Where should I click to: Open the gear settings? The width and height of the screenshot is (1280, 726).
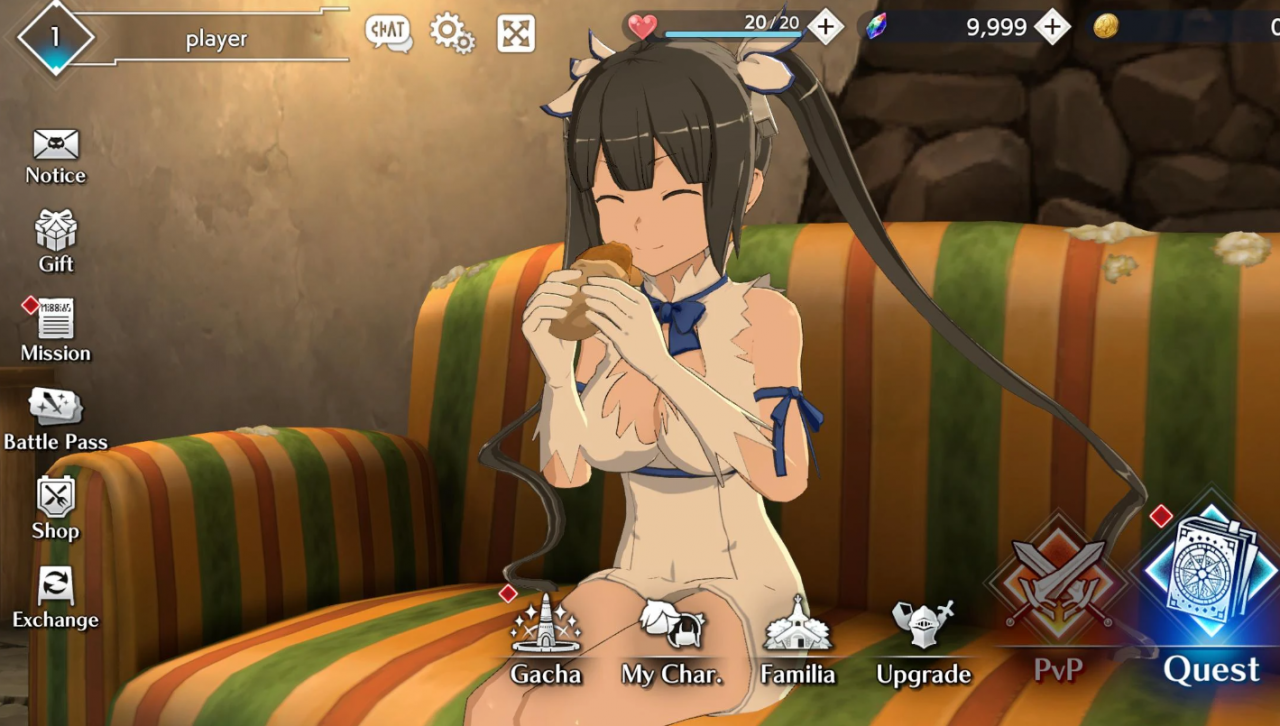pos(452,33)
